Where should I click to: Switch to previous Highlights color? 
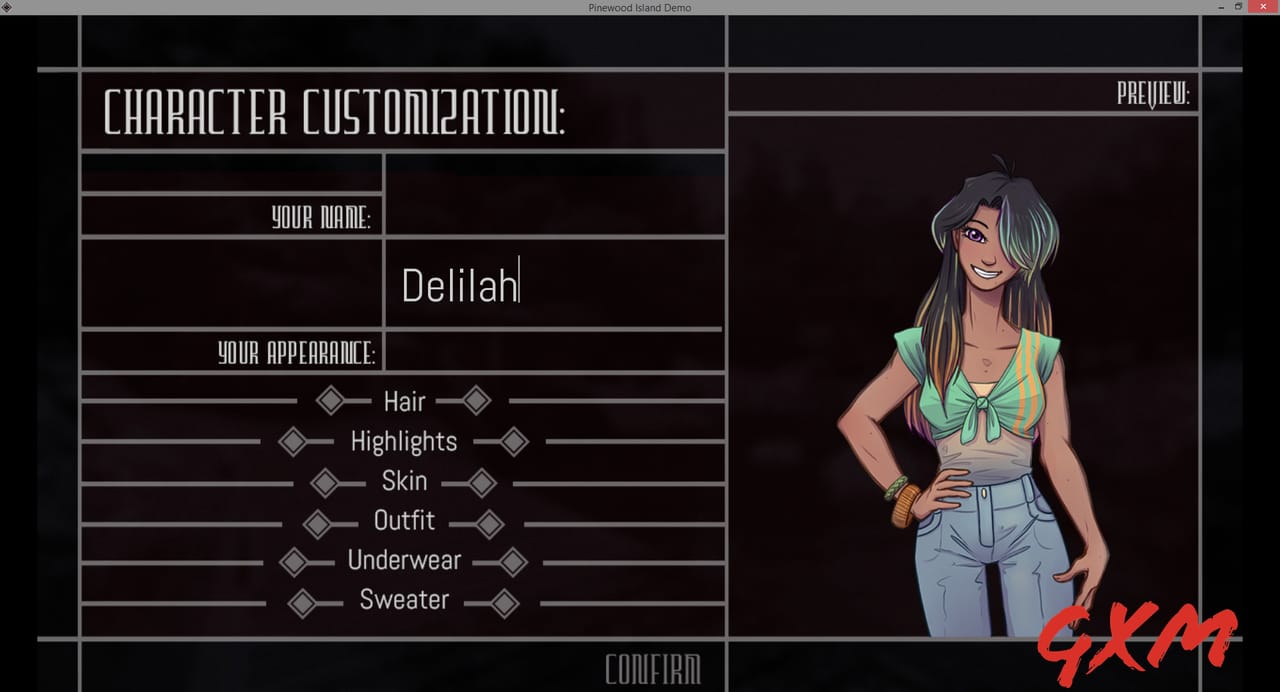292,441
